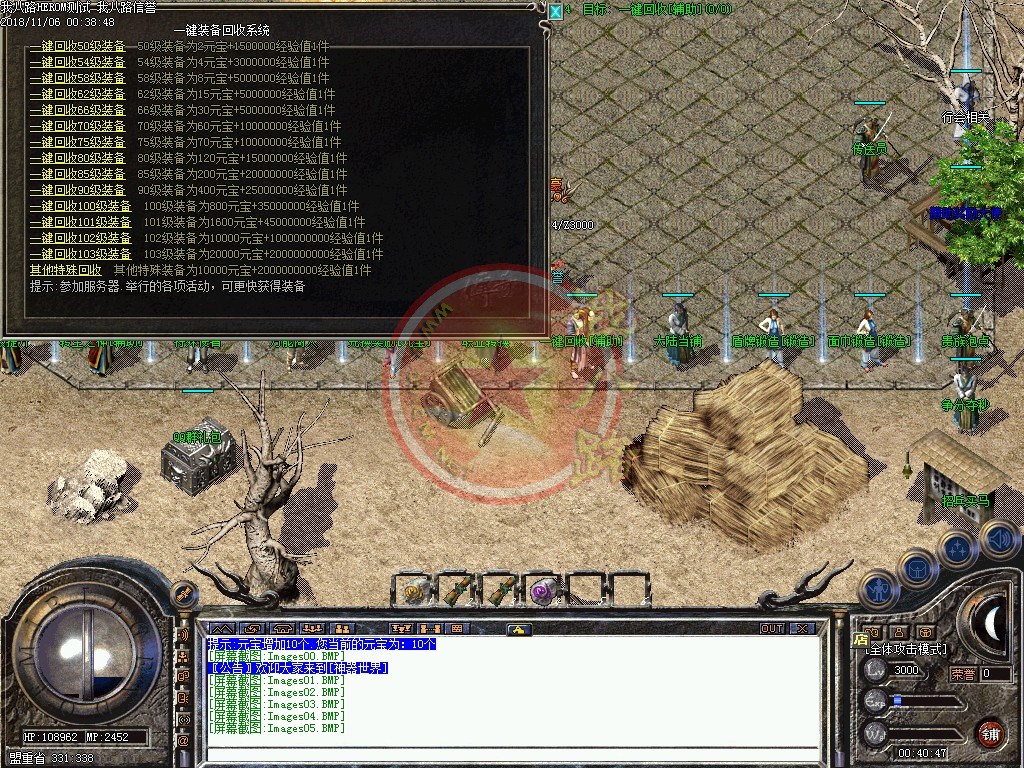1024x768 pixels.
Task: Recycle level 50 equipment with the first link
Action: coord(78,46)
